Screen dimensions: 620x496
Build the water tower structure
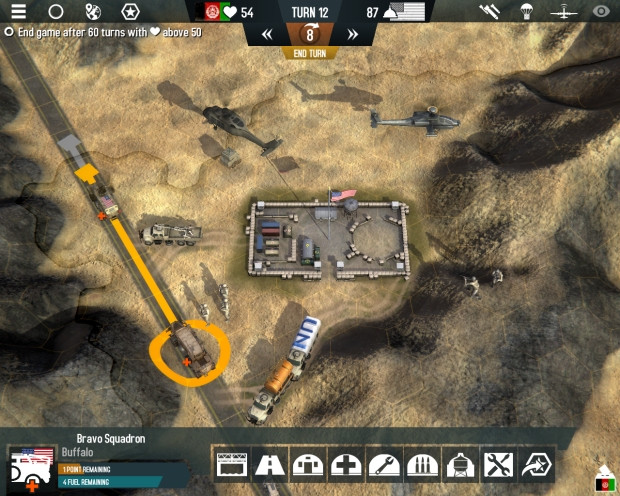click(x=459, y=464)
